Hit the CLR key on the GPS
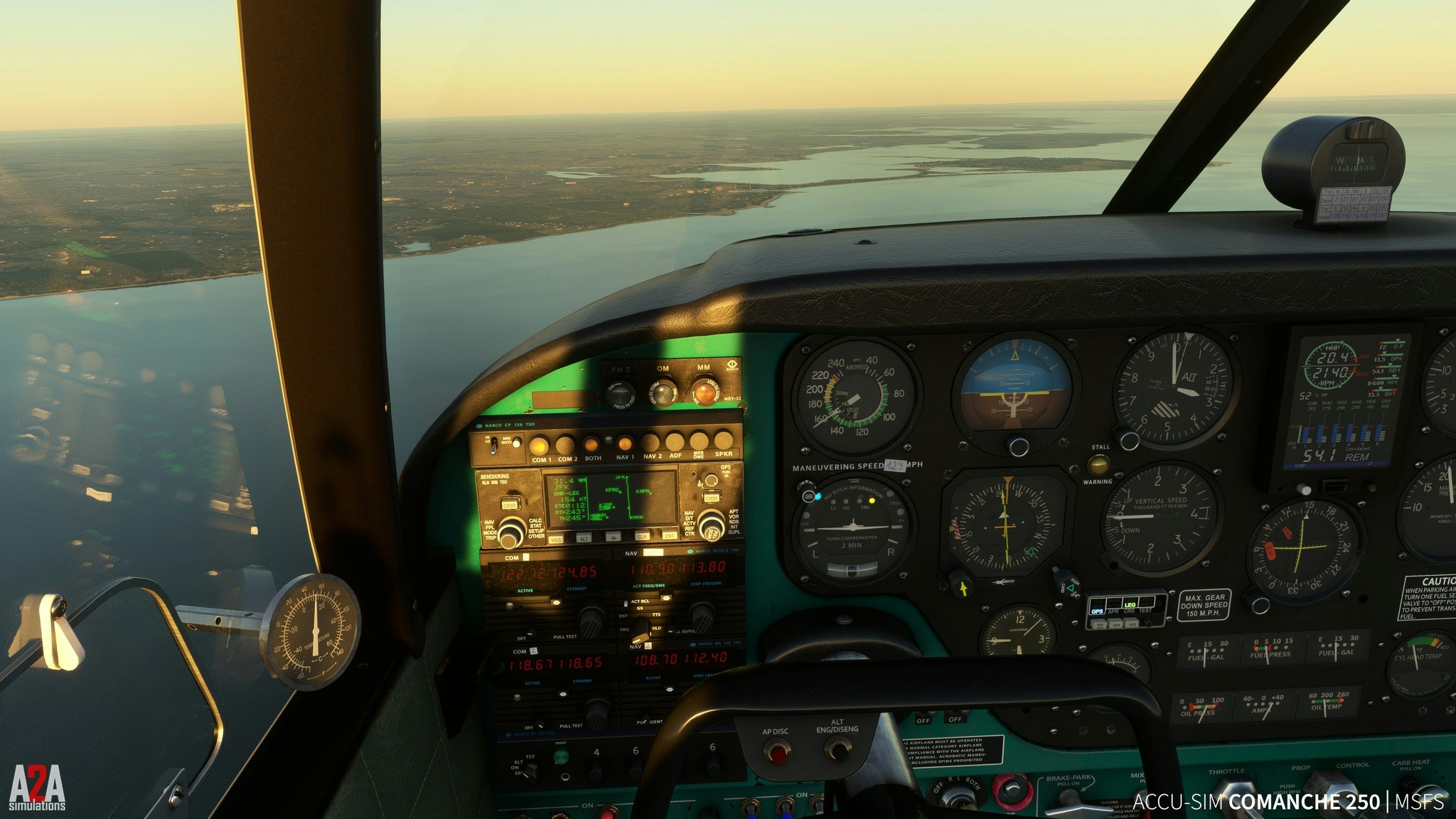The height and width of the screenshot is (819, 1456). [x=642, y=537]
